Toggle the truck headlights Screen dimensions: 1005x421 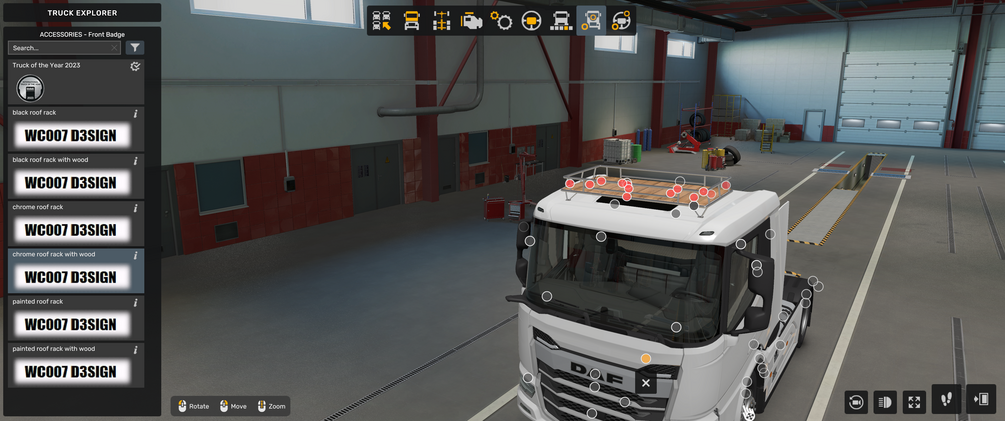[x=885, y=402]
